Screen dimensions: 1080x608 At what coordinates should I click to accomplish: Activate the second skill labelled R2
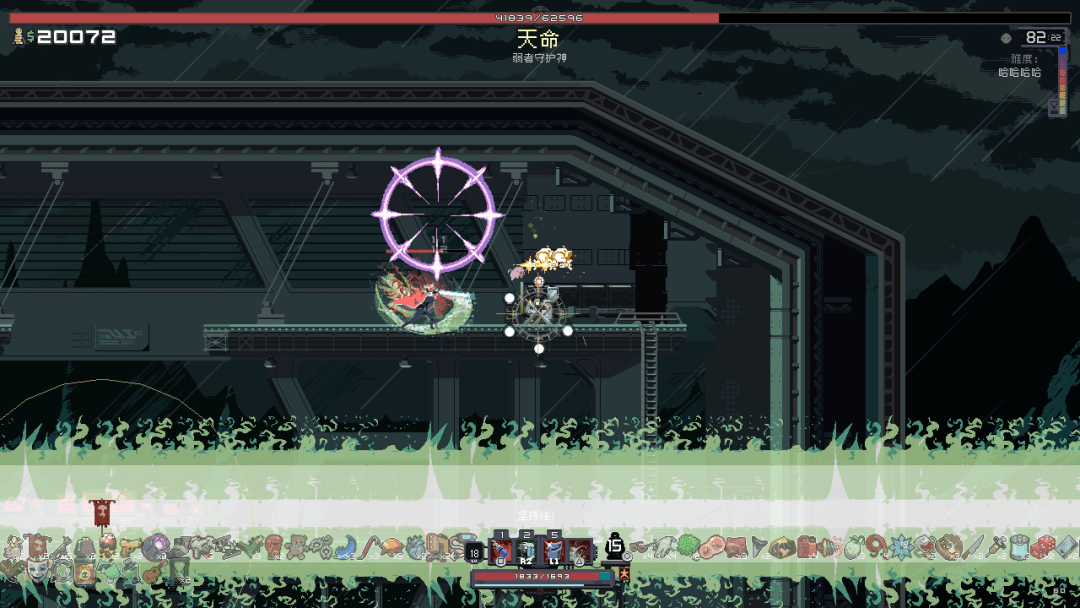(526, 551)
